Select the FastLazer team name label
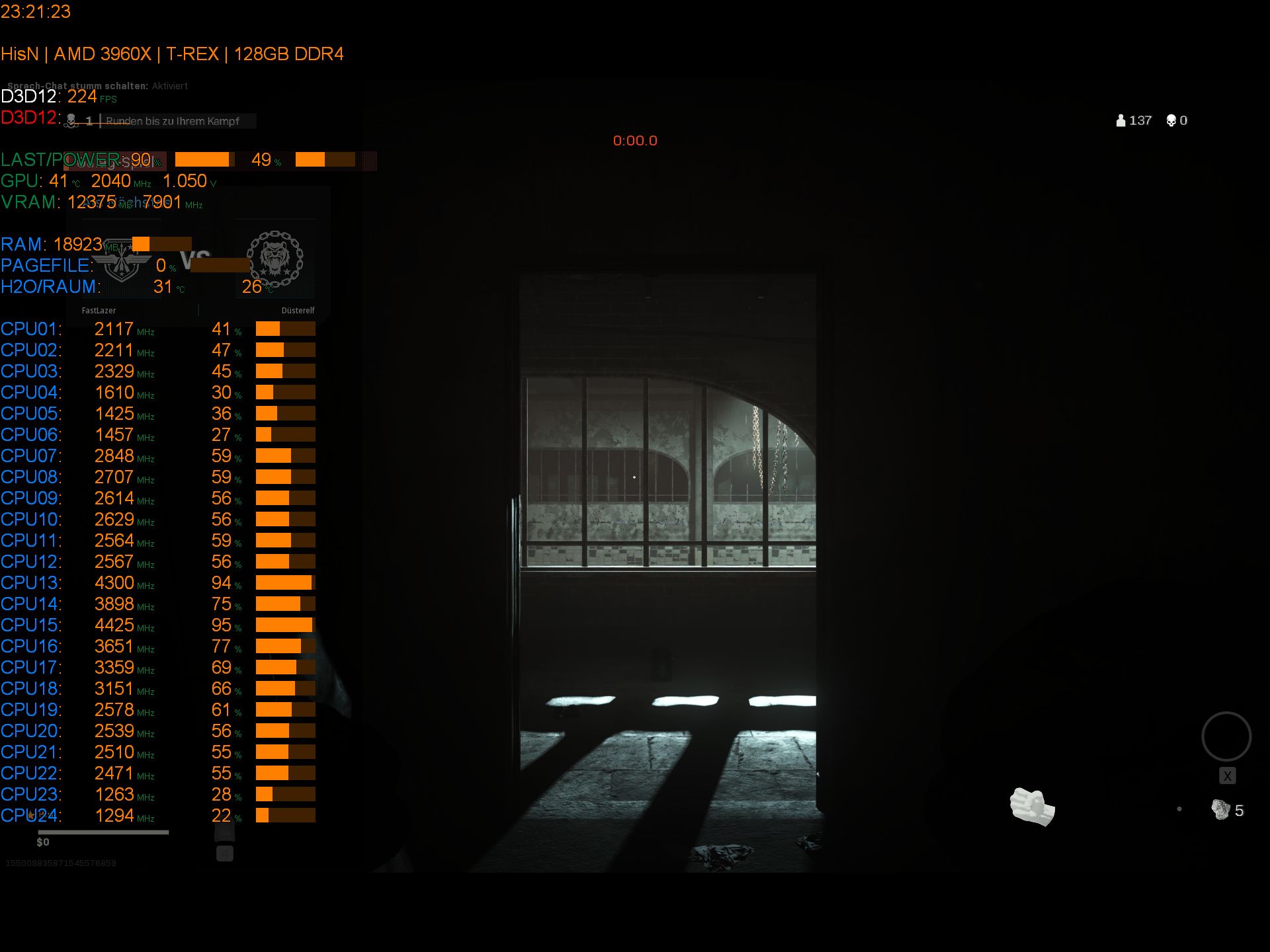Screen dimensions: 1270x952 pyautogui.click(x=99, y=310)
